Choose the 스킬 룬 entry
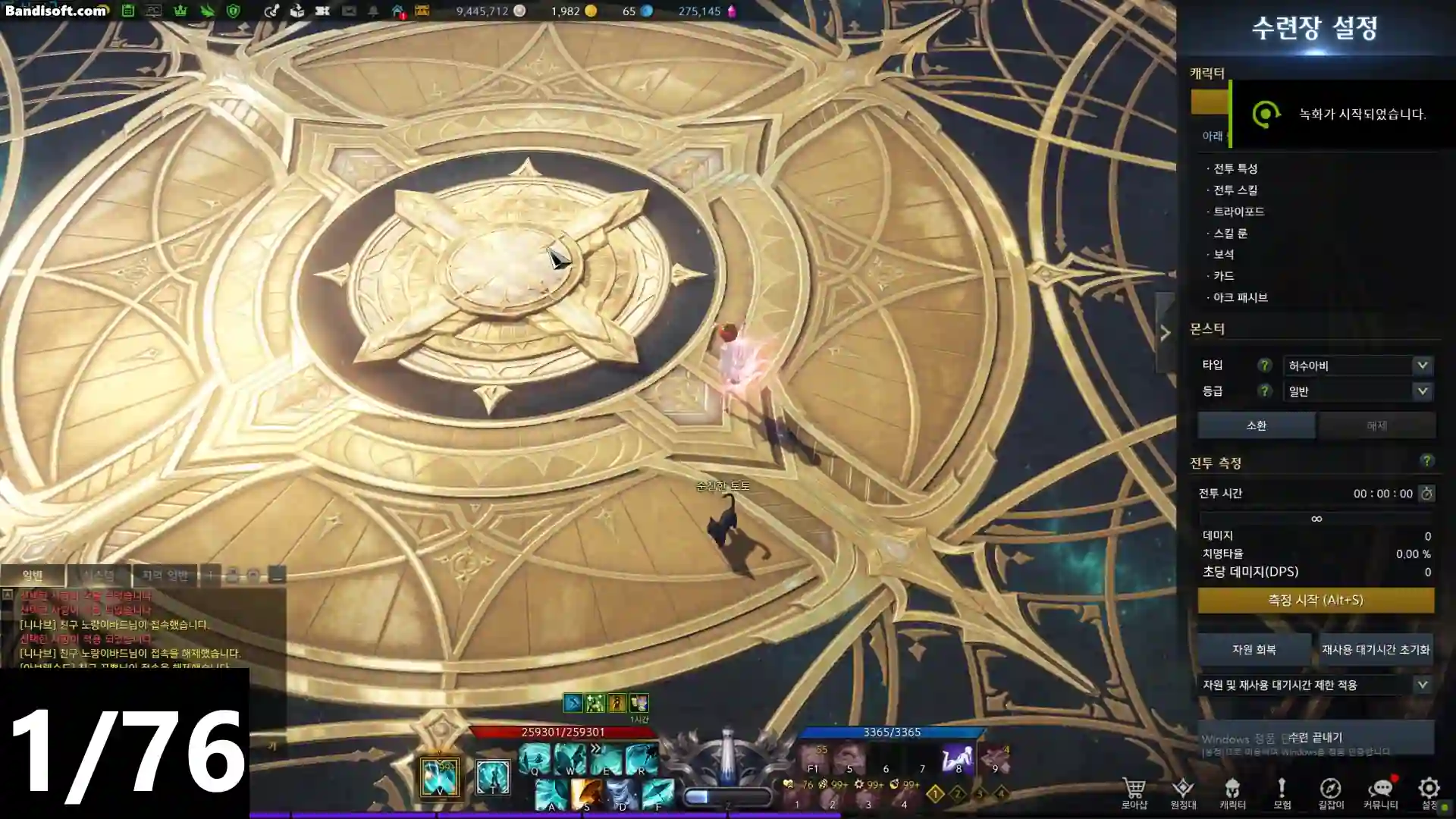The image size is (1456, 819). pyautogui.click(x=1230, y=234)
